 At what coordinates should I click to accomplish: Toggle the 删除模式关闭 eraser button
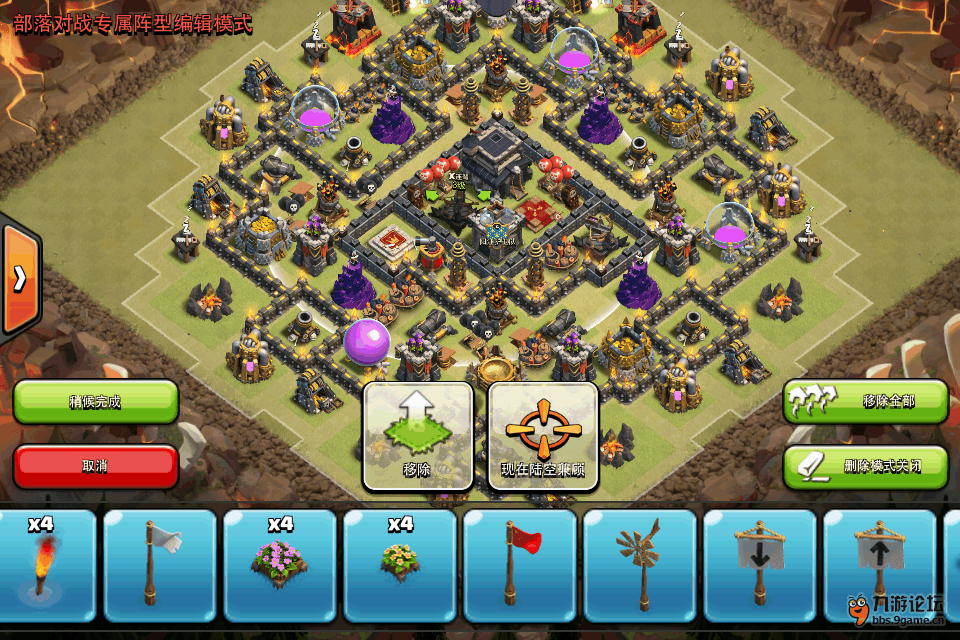pos(865,466)
